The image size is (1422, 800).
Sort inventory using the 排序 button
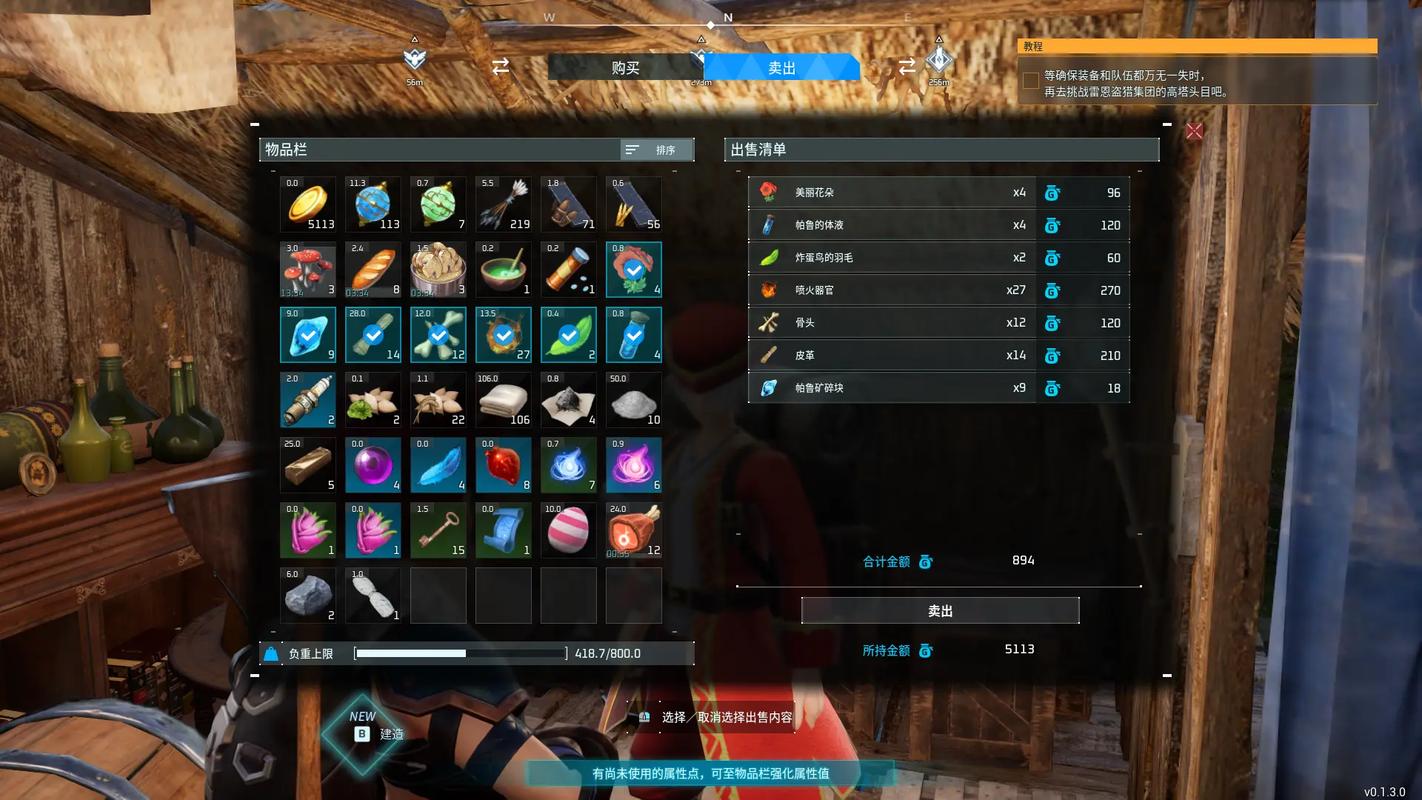pyautogui.click(x=657, y=150)
